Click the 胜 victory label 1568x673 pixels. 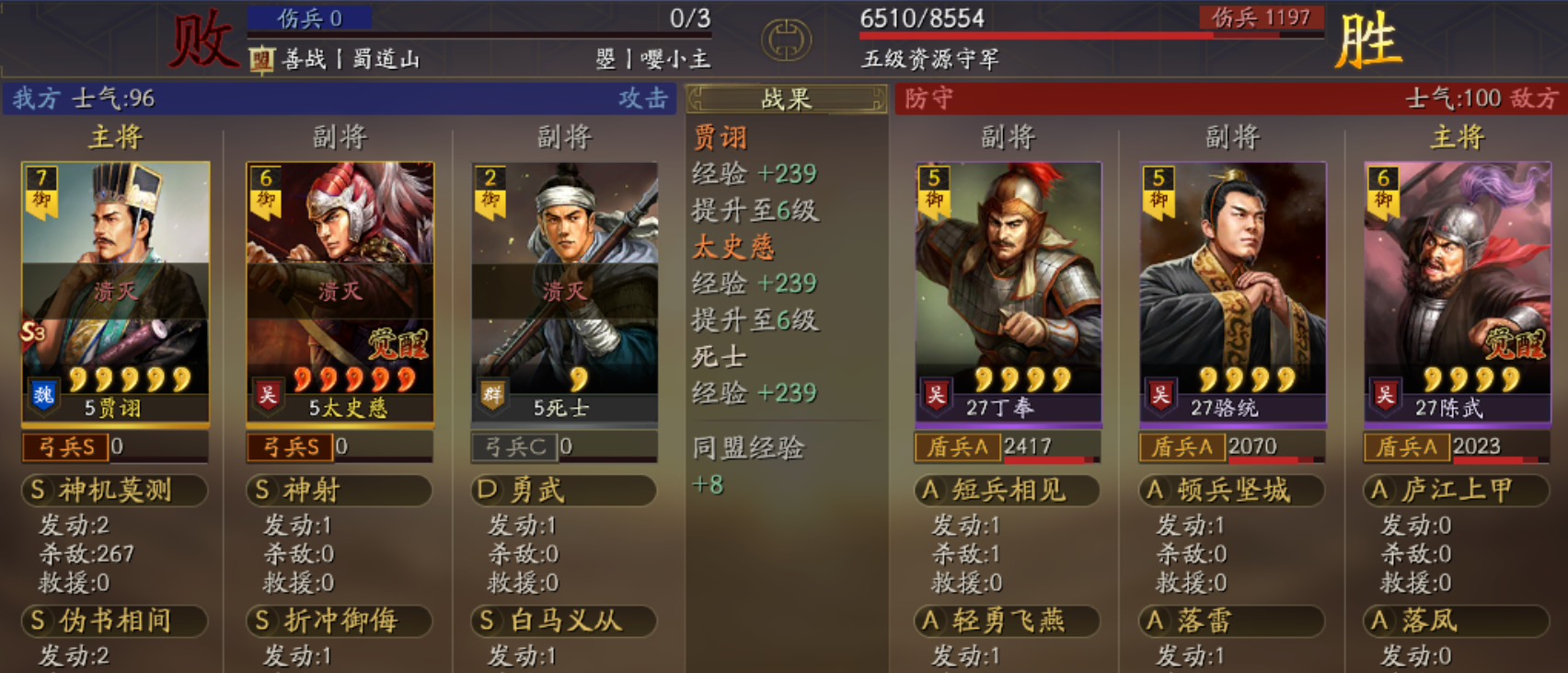pyautogui.click(x=1370, y=41)
